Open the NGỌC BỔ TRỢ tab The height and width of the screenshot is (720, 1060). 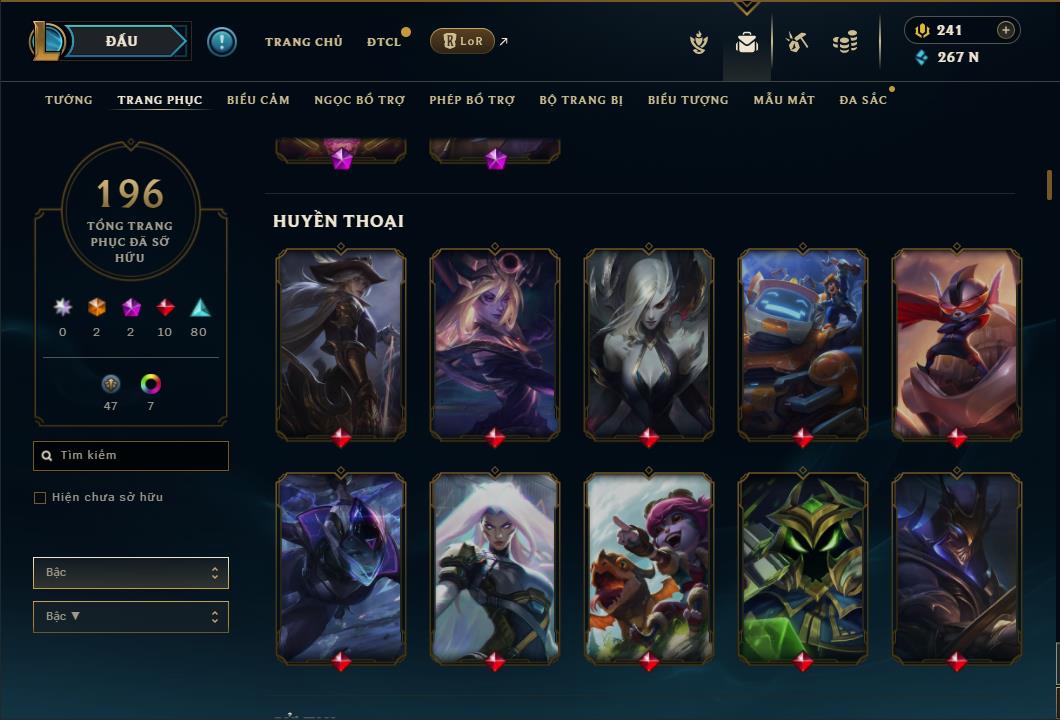(x=359, y=100)
